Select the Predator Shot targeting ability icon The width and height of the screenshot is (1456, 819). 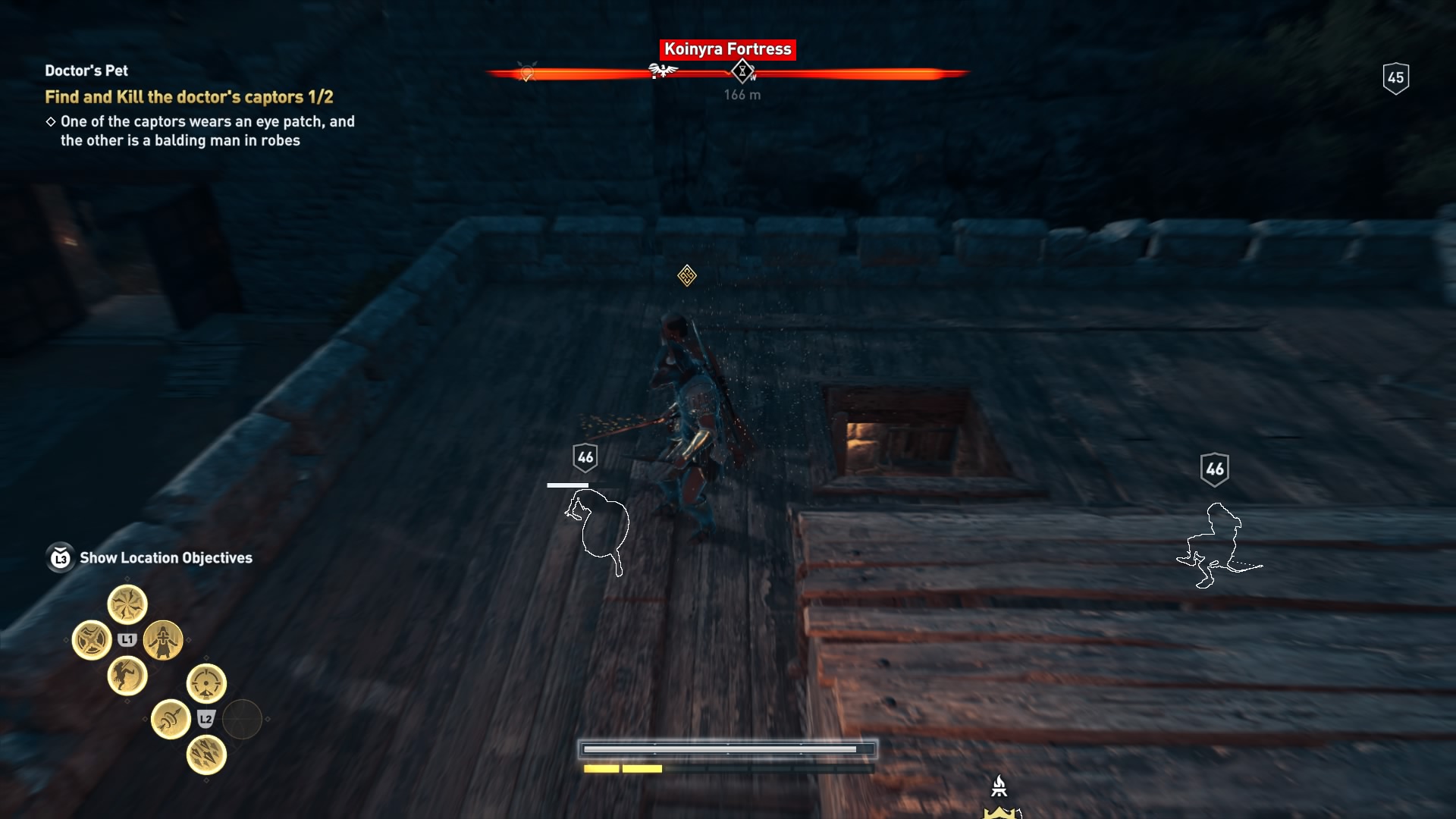[x=206, y=681]
